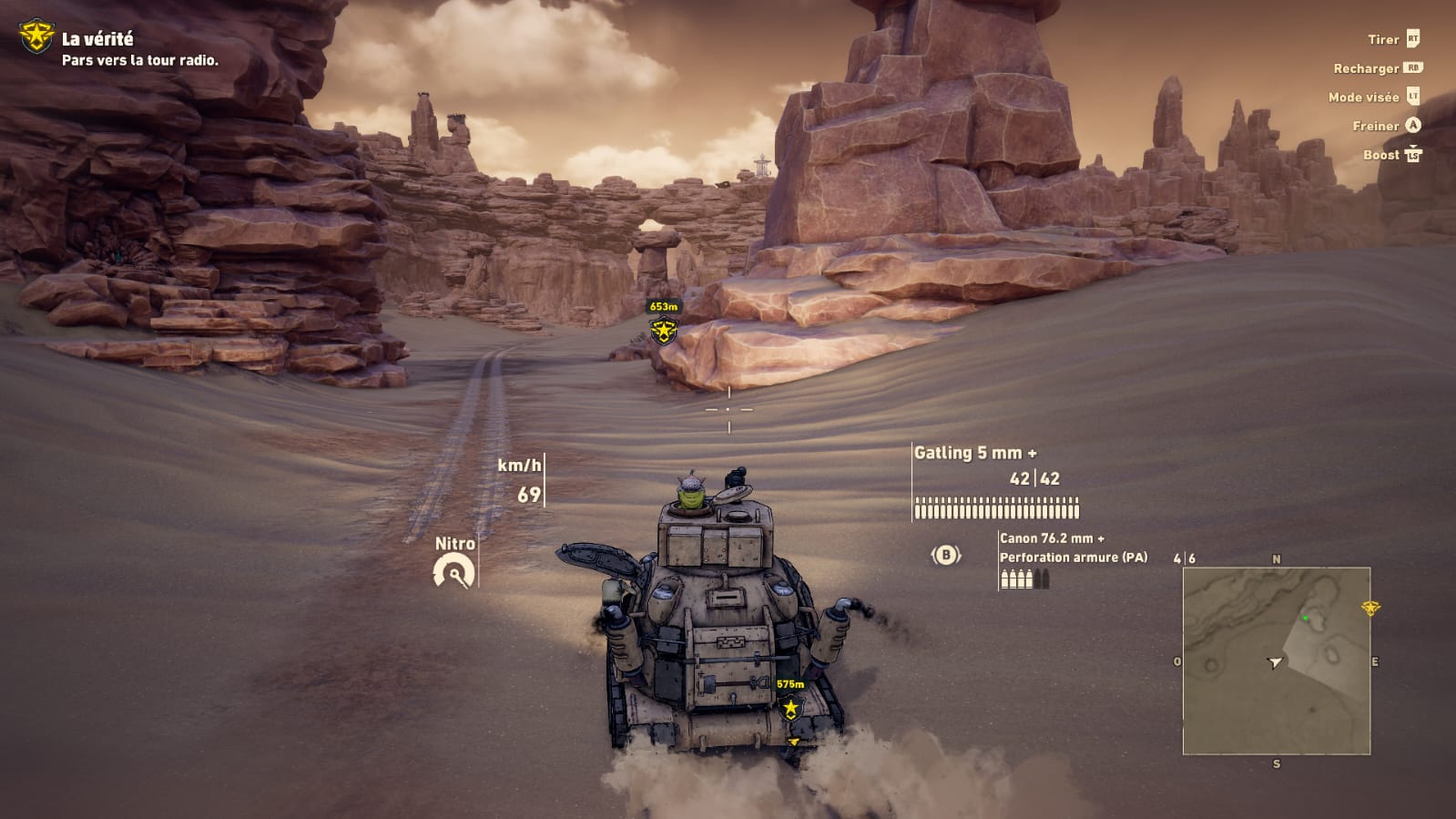Open the minimap in the corner
Image resolution: width=1456 pixels, height=819 pixels.
coord(1276,660)
